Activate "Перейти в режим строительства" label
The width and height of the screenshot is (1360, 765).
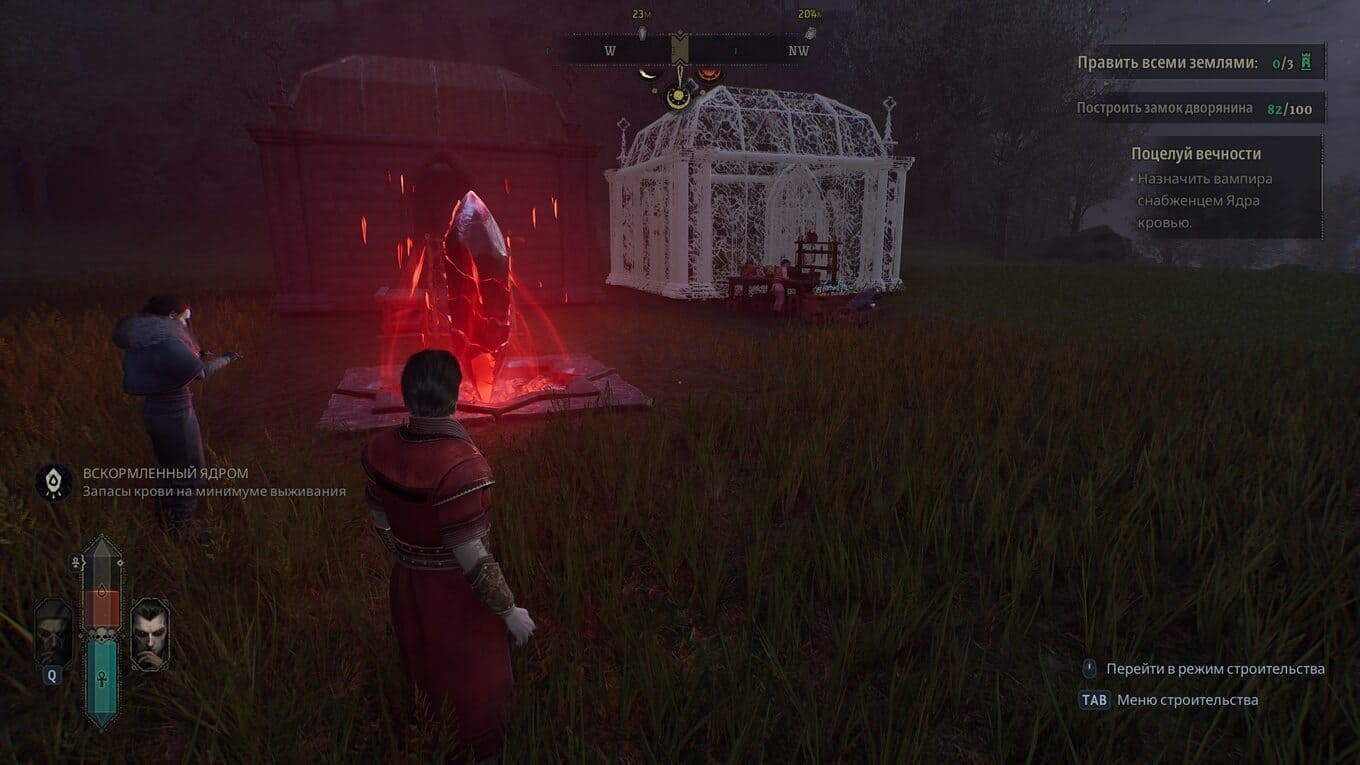(1215, 669)
